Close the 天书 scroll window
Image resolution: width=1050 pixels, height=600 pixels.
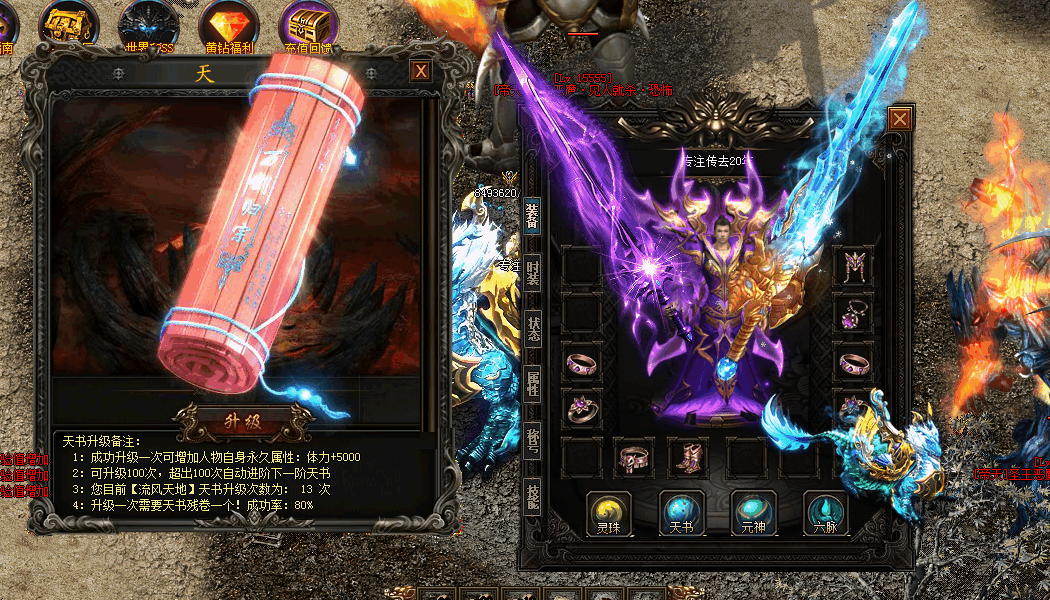point(421,71)
